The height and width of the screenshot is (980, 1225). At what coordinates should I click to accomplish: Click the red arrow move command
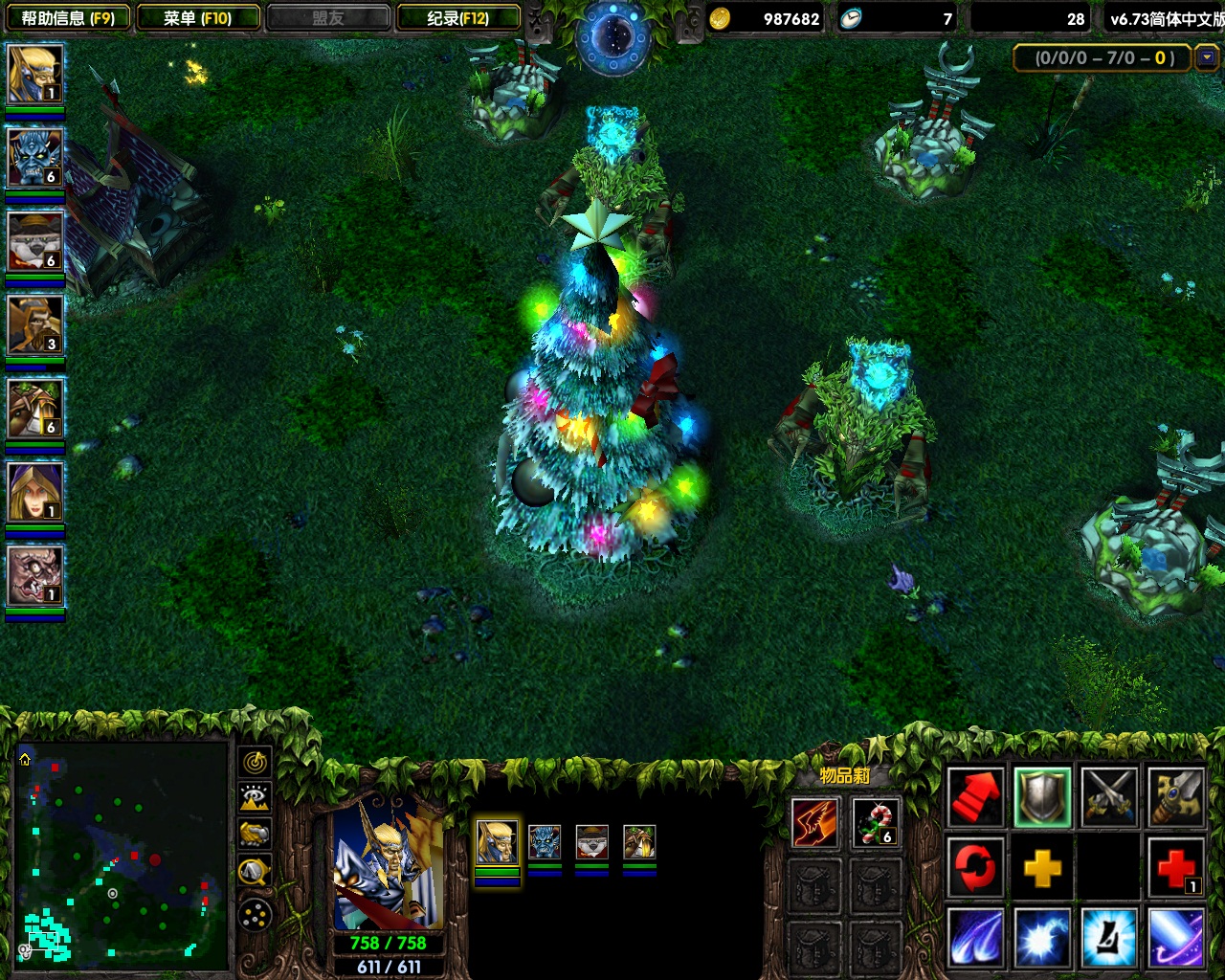pyautogui.click(x=975, y=797)
